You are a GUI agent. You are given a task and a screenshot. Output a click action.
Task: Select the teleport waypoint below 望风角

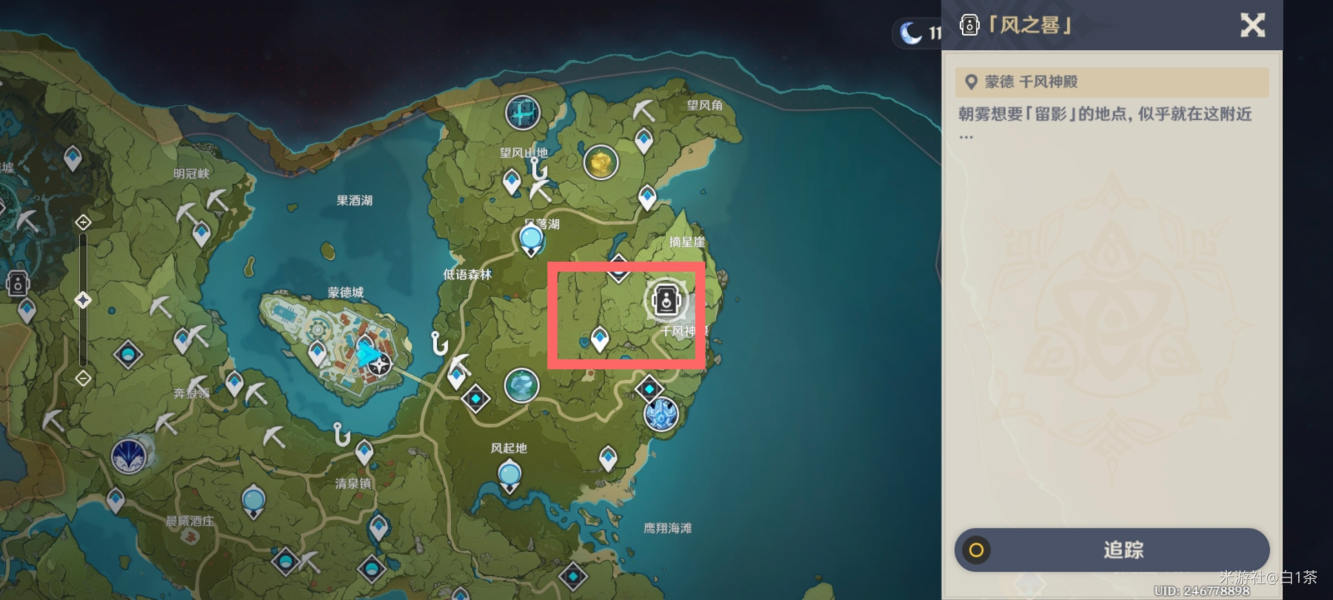tap(644, 139)
